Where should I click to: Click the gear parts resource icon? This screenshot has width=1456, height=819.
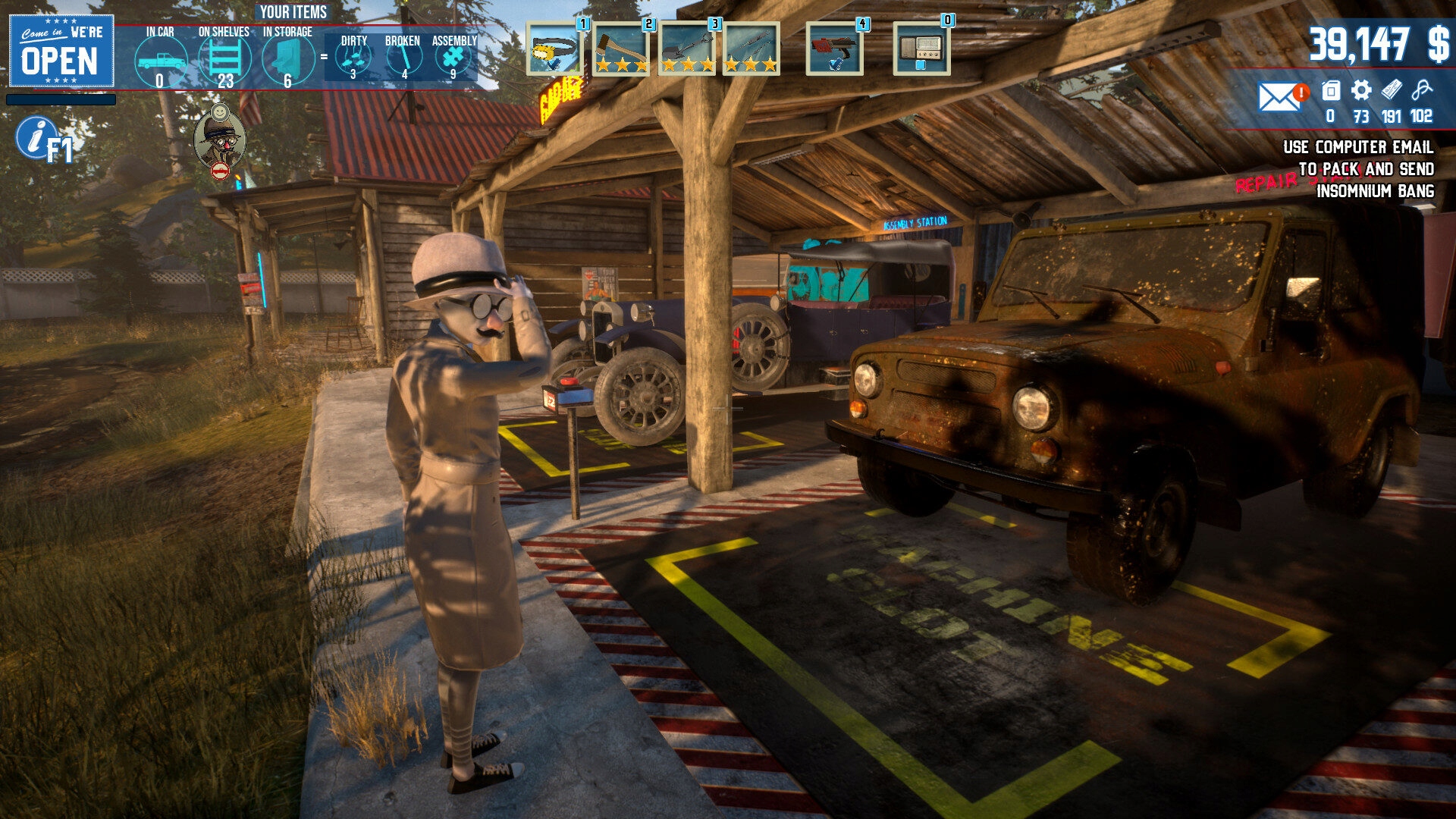click(x=1361, y=91)
